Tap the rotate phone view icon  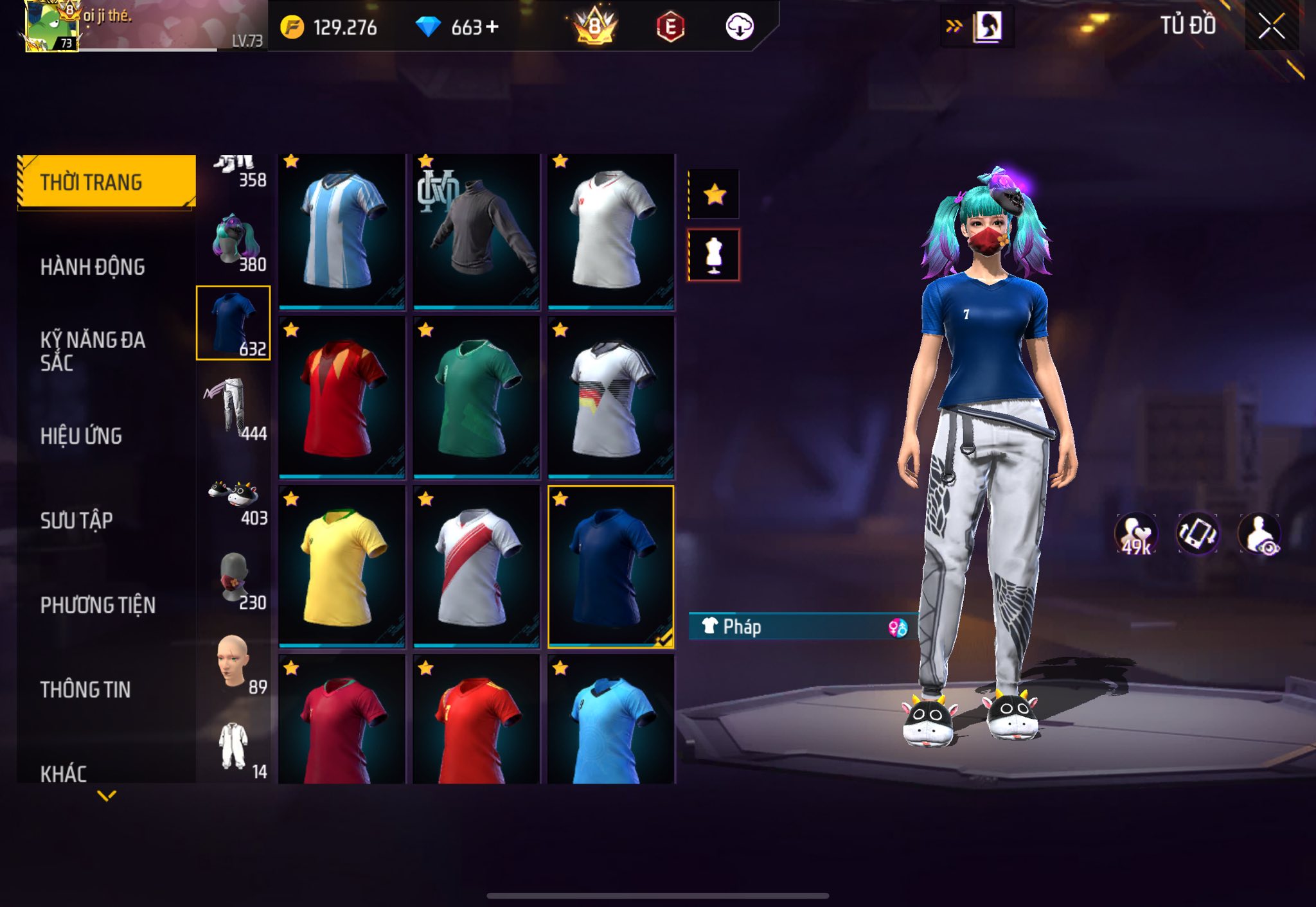(1197, 533)
